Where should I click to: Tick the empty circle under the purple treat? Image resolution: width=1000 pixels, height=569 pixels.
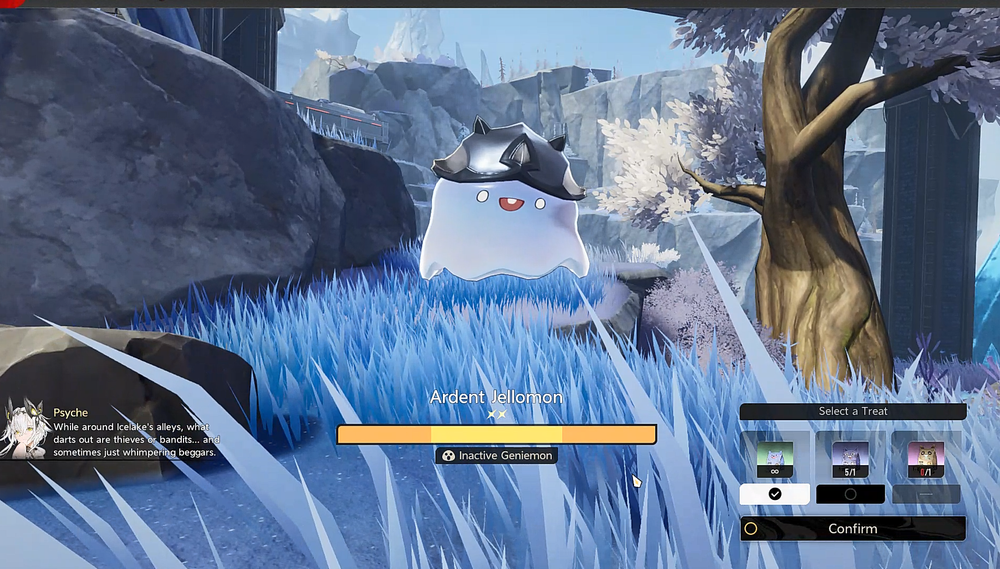pos(850,494)
